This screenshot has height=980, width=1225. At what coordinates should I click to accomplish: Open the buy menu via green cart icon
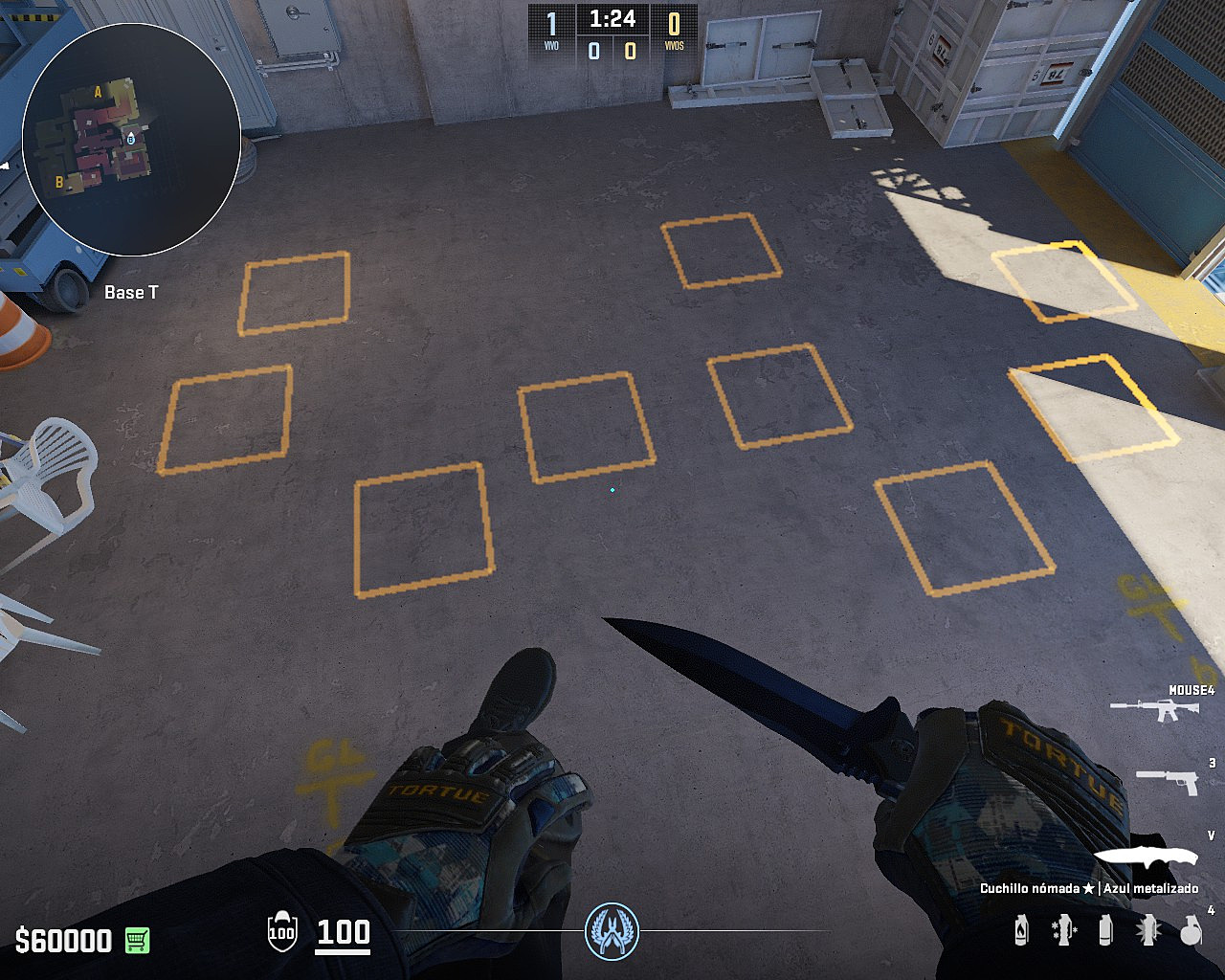[x=135, y=942]
